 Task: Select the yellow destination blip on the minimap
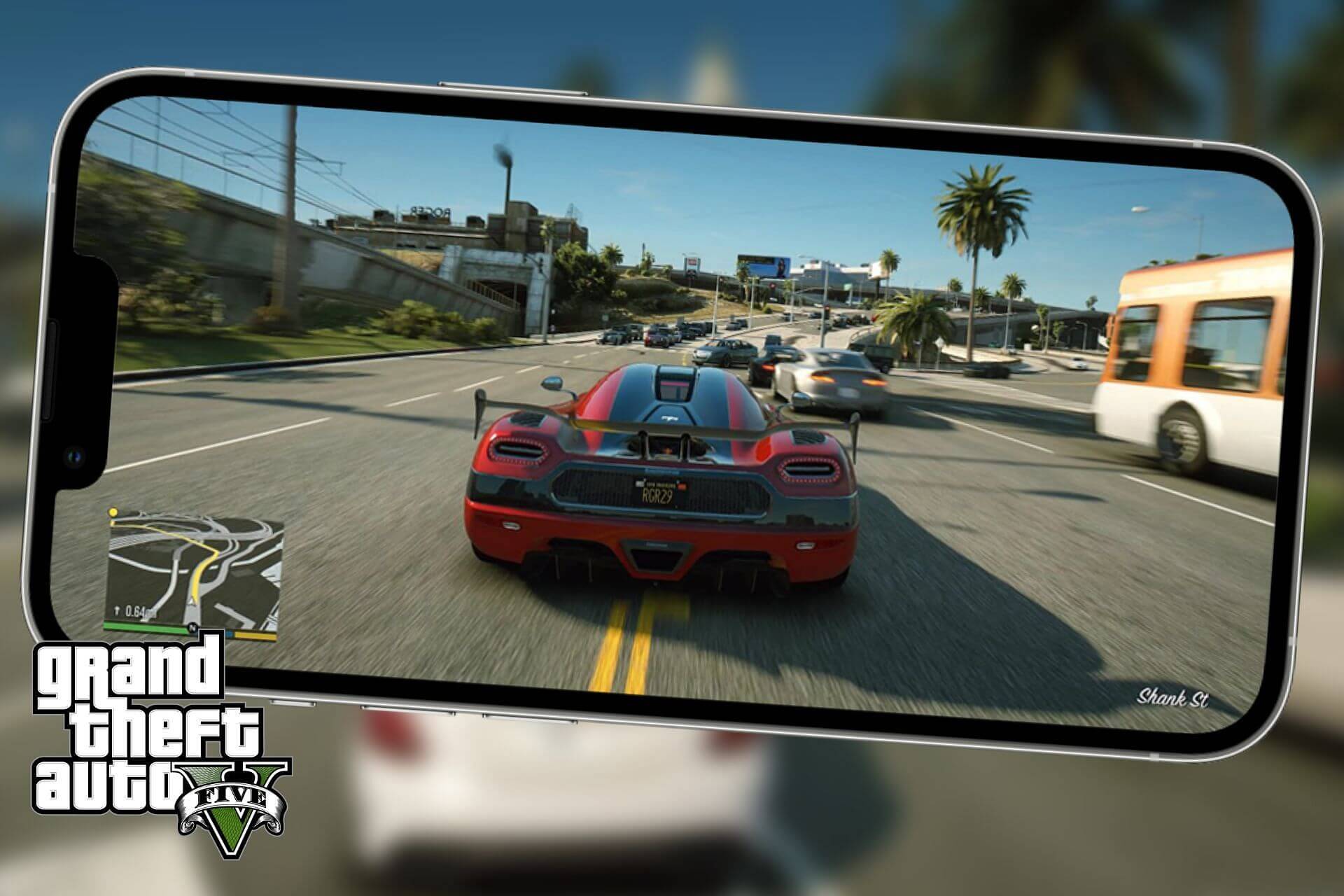[x=113, y=512]
